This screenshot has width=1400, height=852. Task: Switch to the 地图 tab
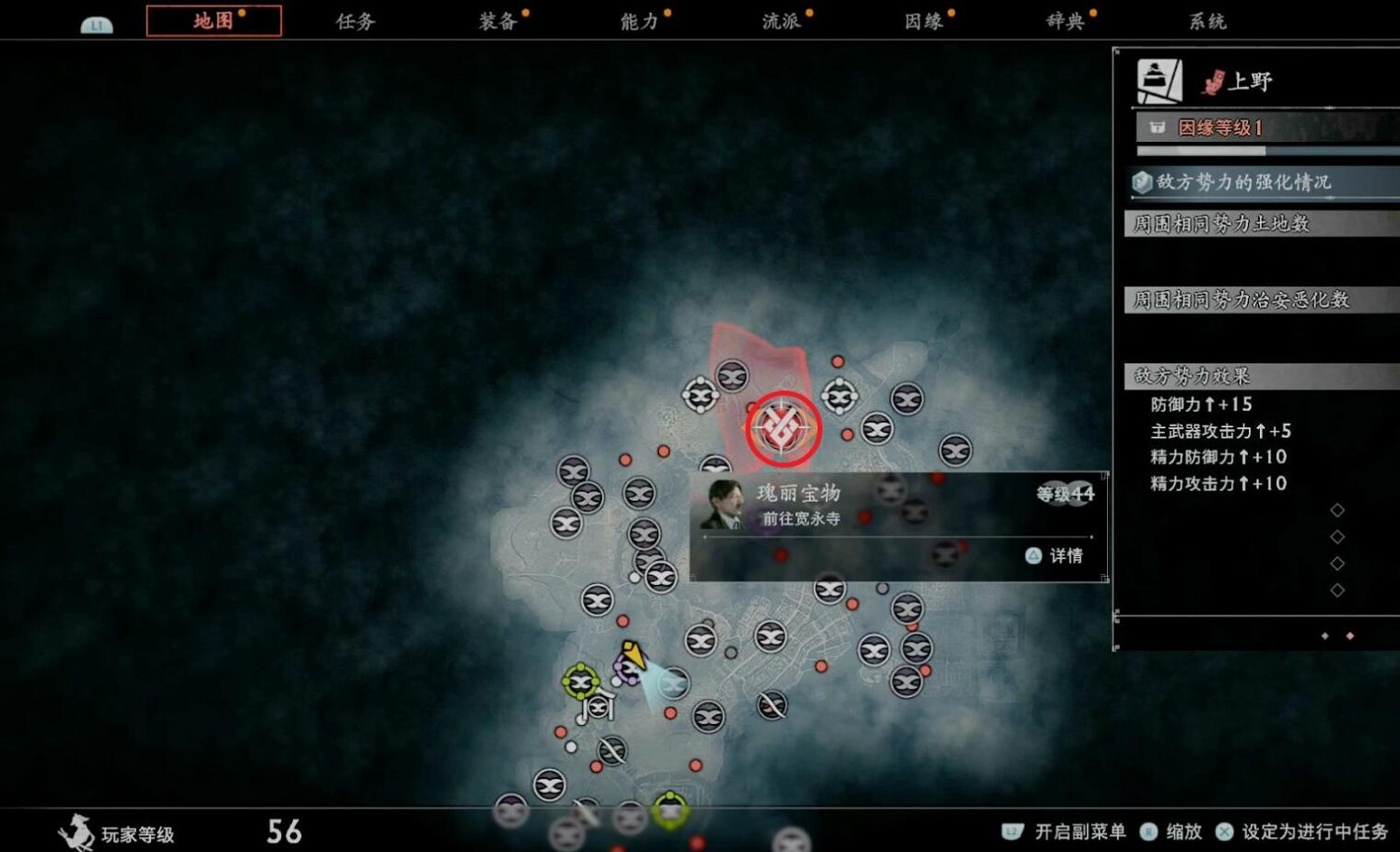coord(214,21)
